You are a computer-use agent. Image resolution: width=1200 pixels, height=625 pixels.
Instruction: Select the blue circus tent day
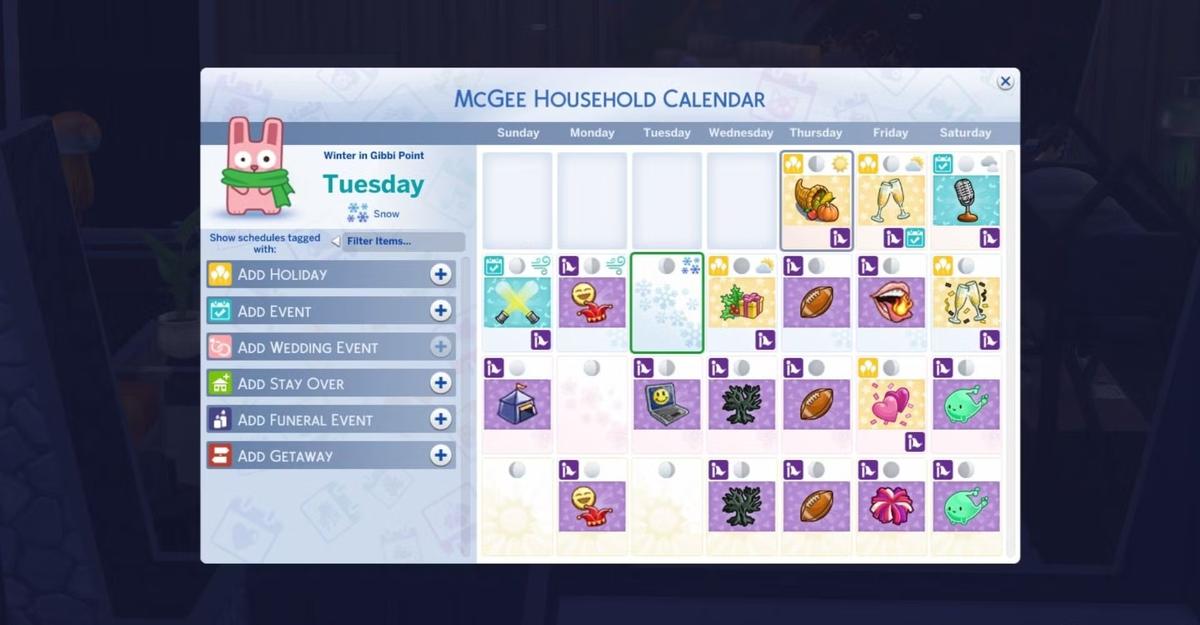pyautogui.click(x=517, y=404)
